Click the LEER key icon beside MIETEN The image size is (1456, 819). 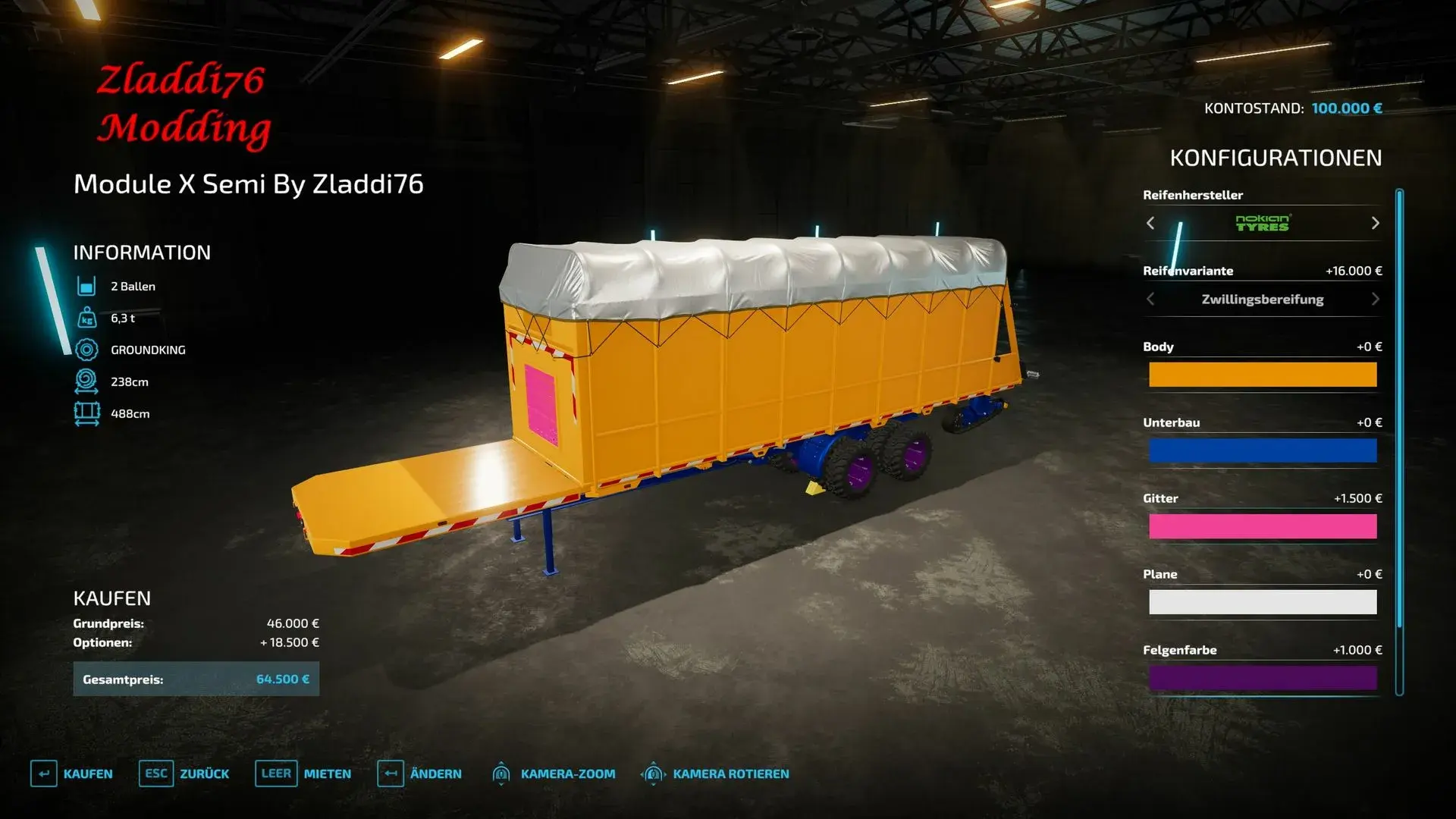[x=276, y=773]
